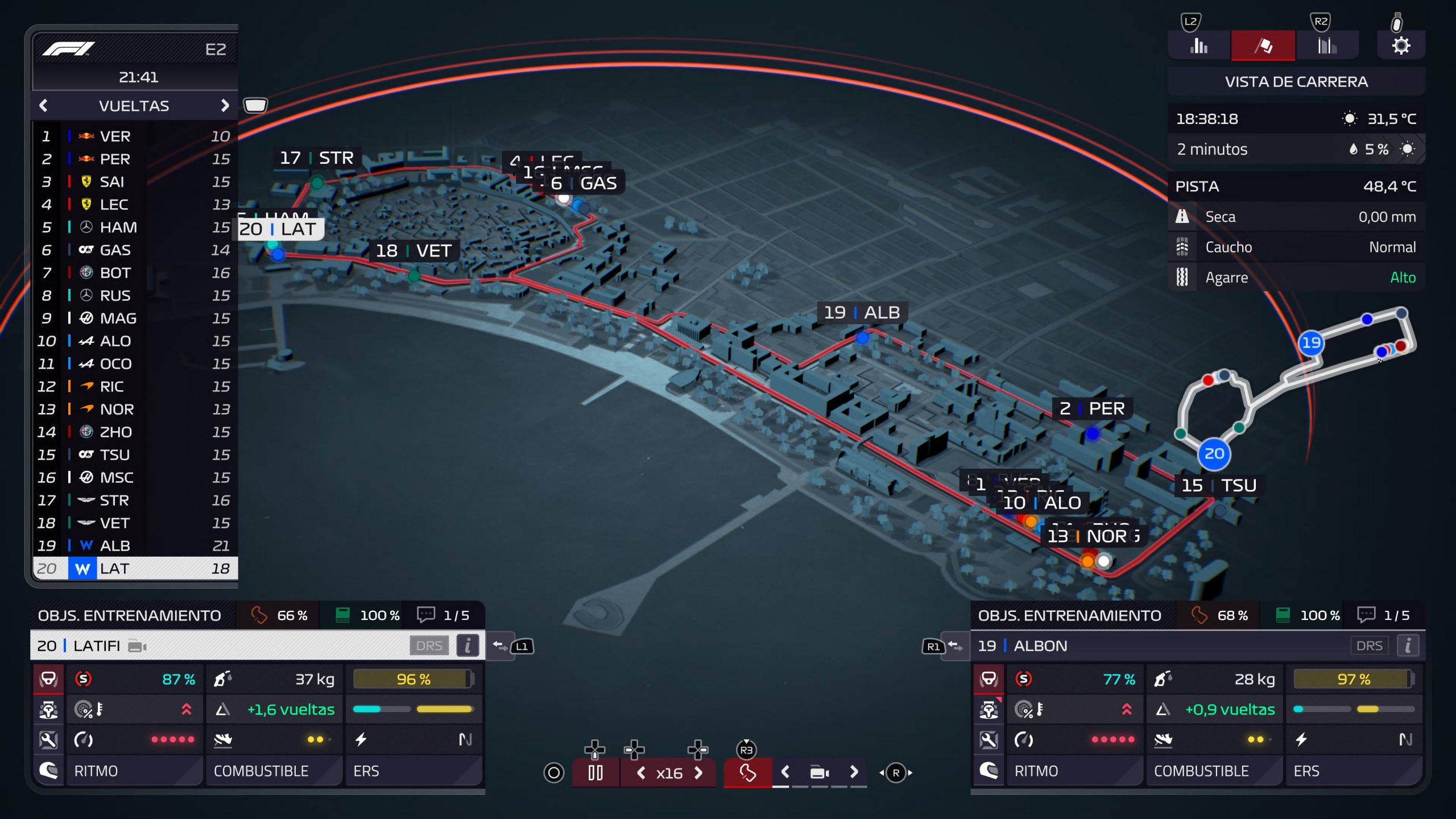The height and width of the screenshot is (819, 1456).
Task: Increase simulation speed from x16
Action: (699, 773)
